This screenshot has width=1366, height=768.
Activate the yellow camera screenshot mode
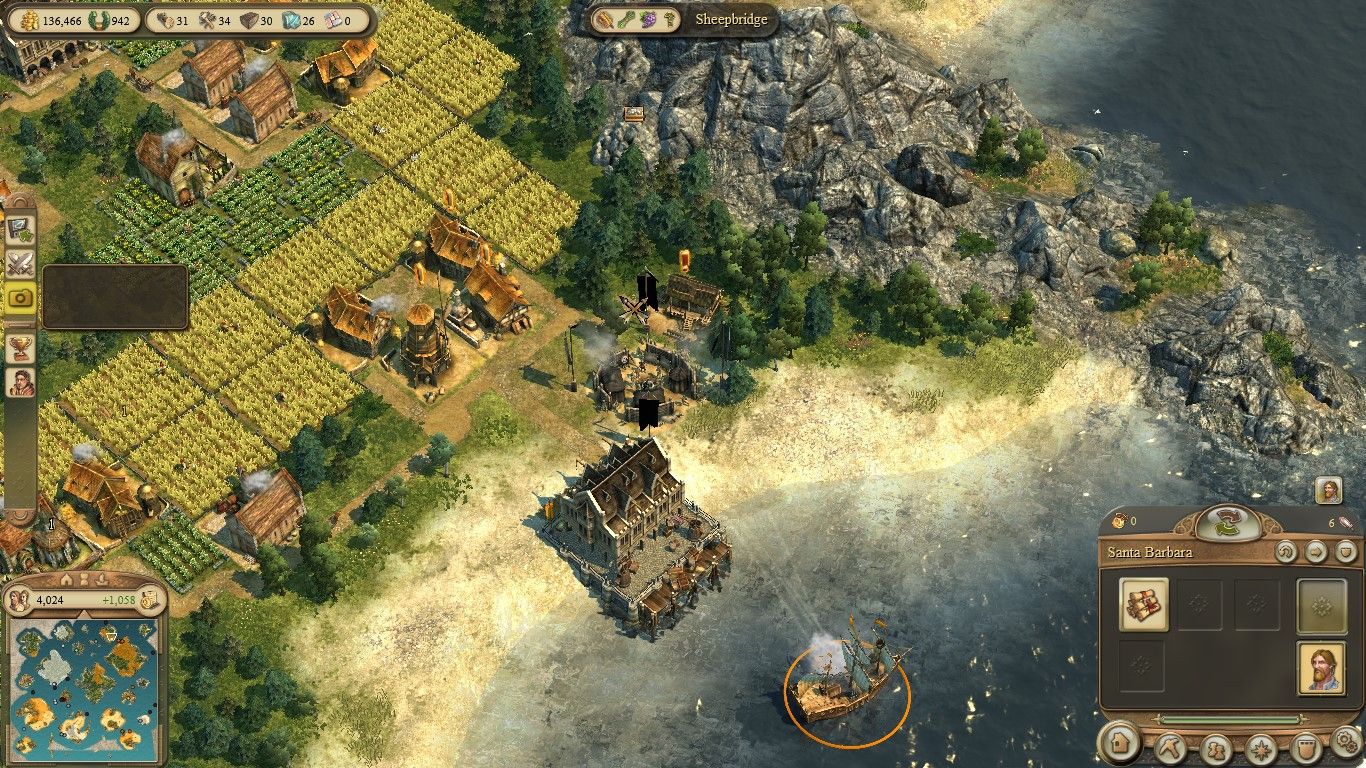pyautogui.click(x=20, y=297)
